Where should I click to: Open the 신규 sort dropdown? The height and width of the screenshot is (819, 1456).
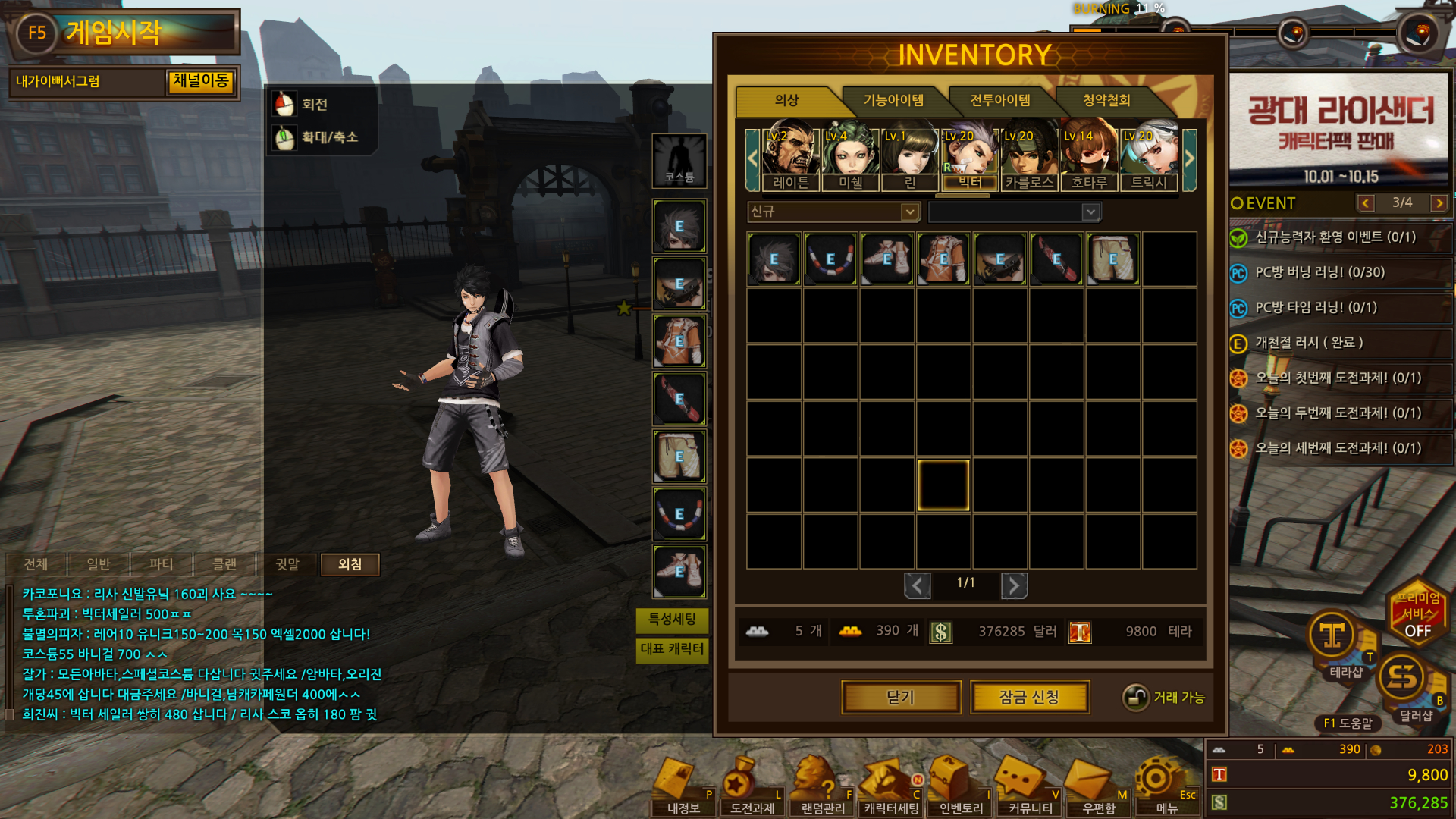click(833, 212)
